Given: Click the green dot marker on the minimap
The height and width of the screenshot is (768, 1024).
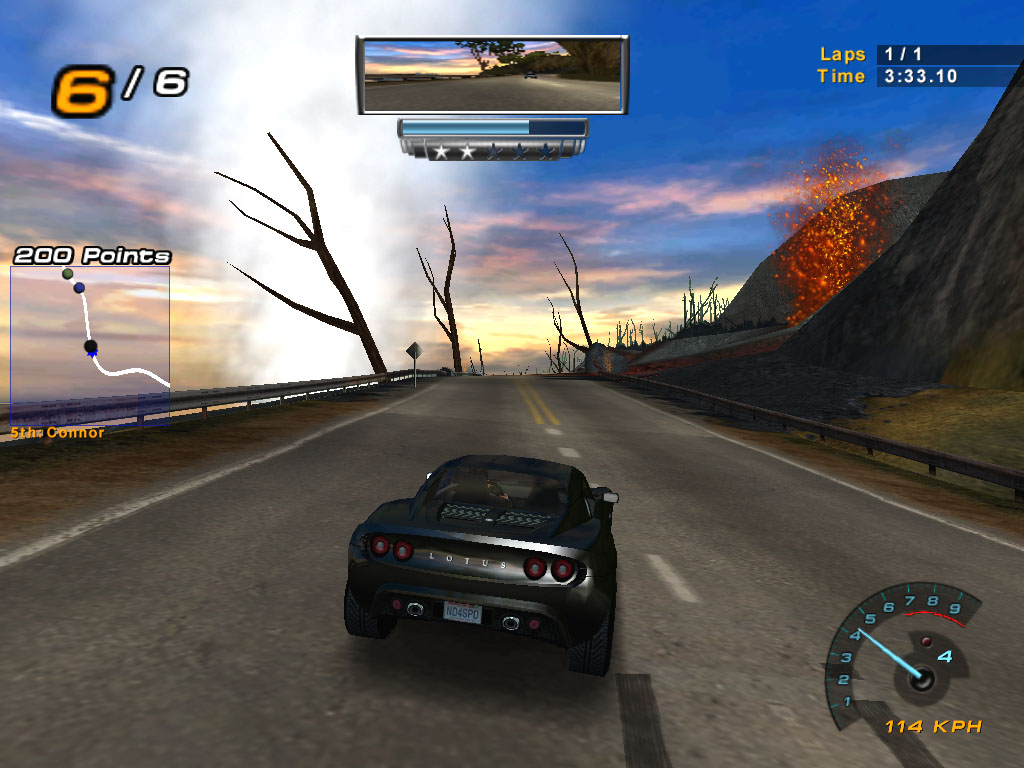Looking at the screenshot, I should tap(68, 273).
